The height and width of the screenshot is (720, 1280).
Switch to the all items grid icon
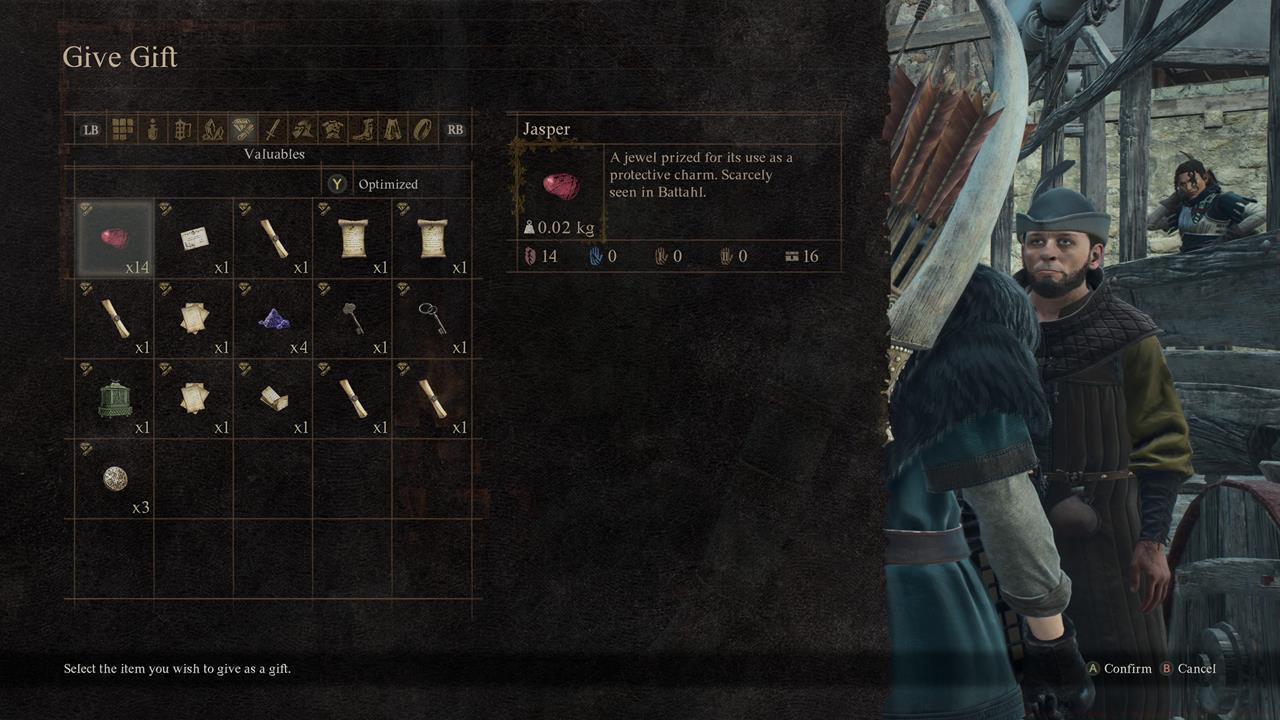(124, 129)
